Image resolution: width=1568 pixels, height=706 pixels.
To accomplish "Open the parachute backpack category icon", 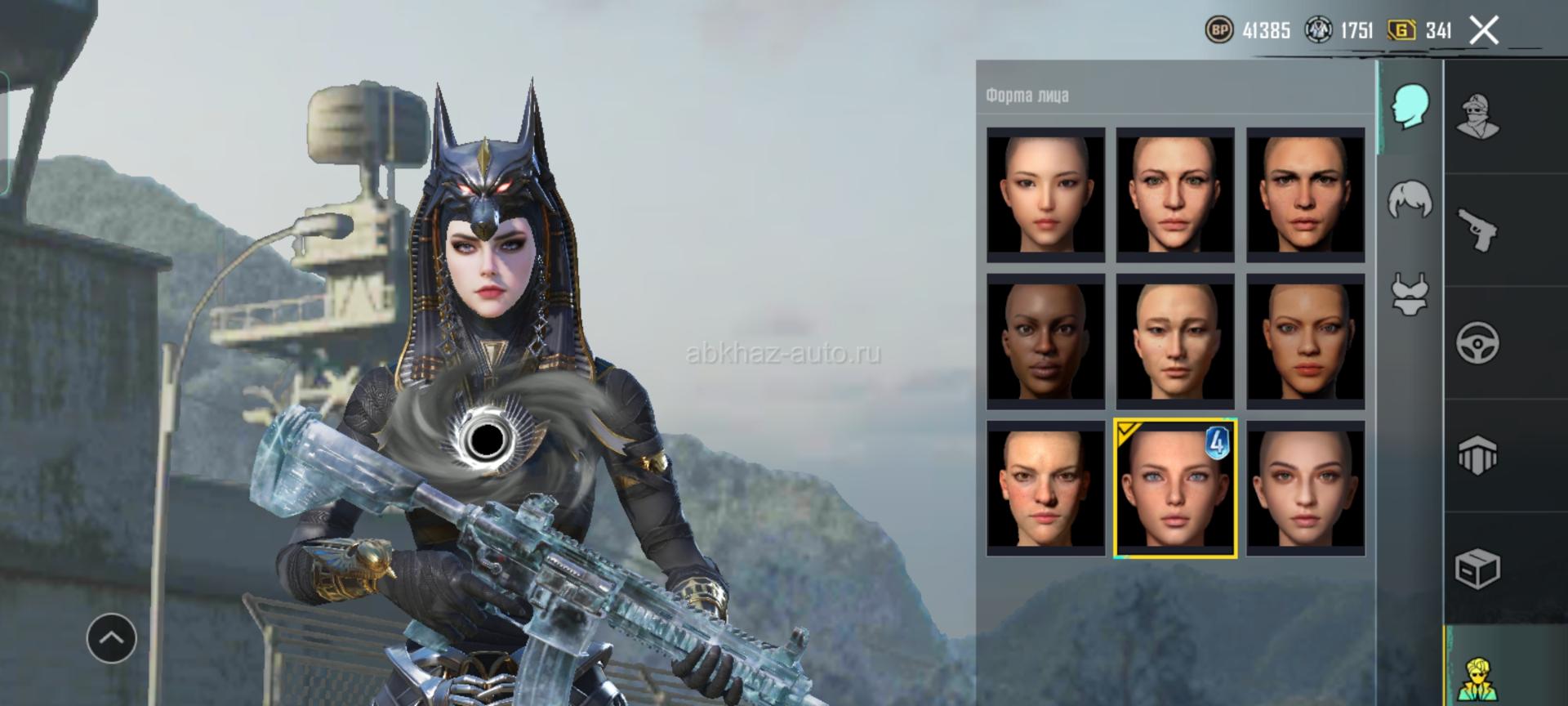I will click(x=1477, y=455).
